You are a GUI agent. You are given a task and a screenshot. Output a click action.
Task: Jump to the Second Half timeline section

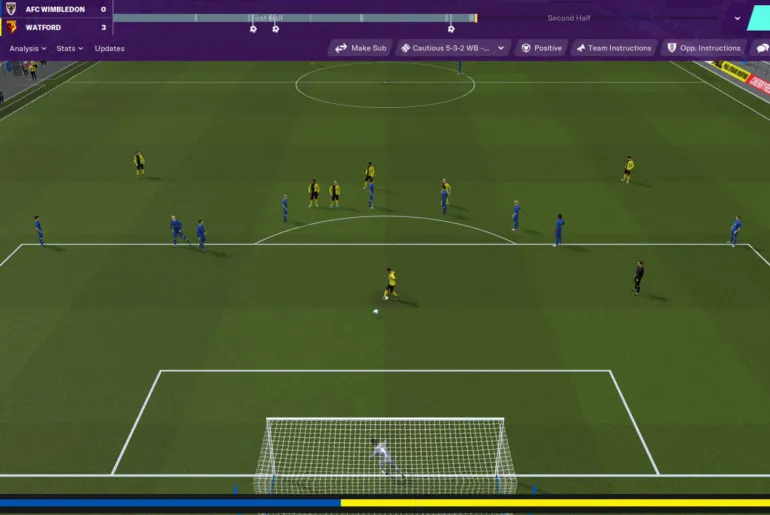point(568,18)
